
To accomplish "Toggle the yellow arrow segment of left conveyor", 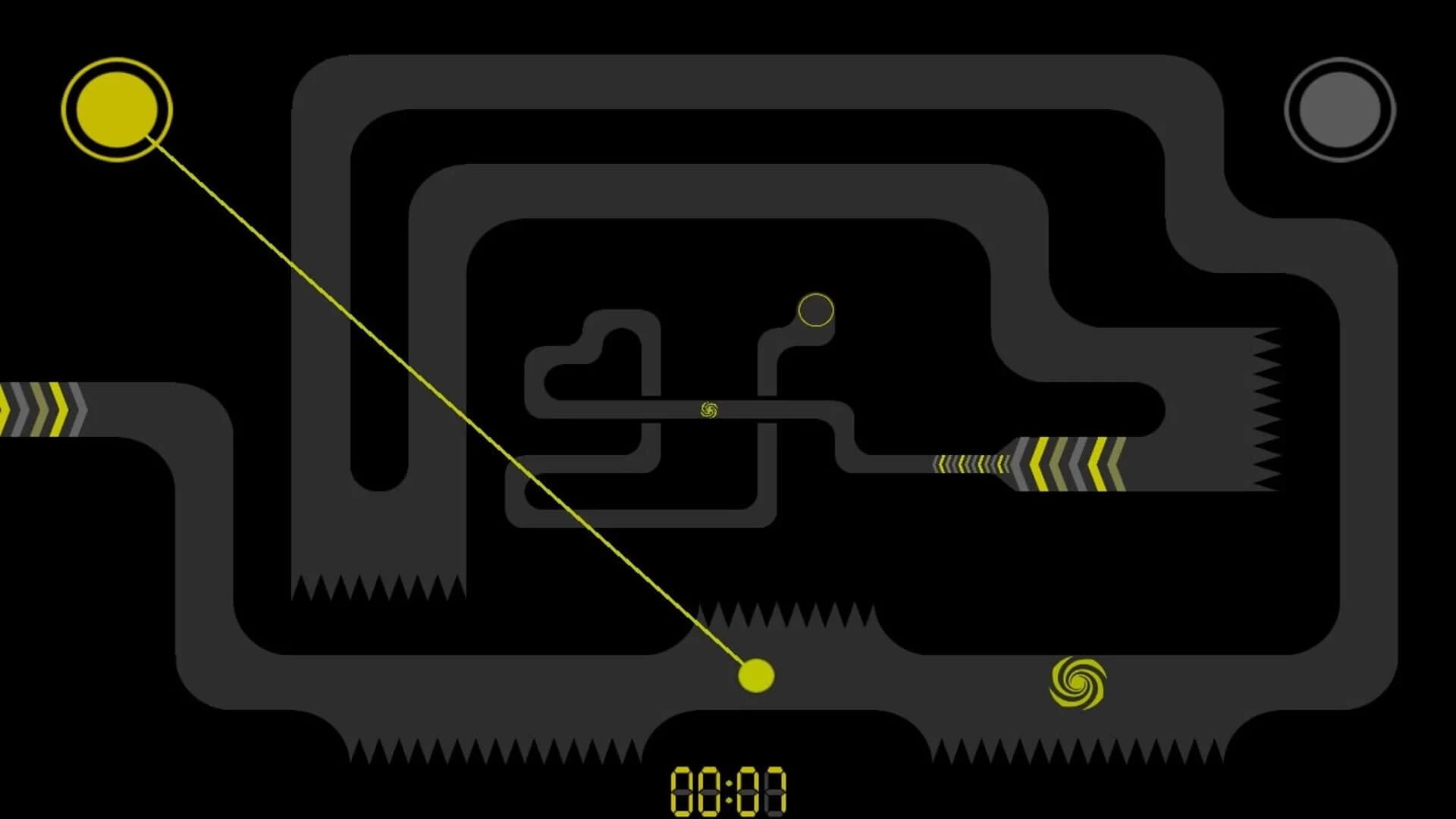I will point(57,409).
